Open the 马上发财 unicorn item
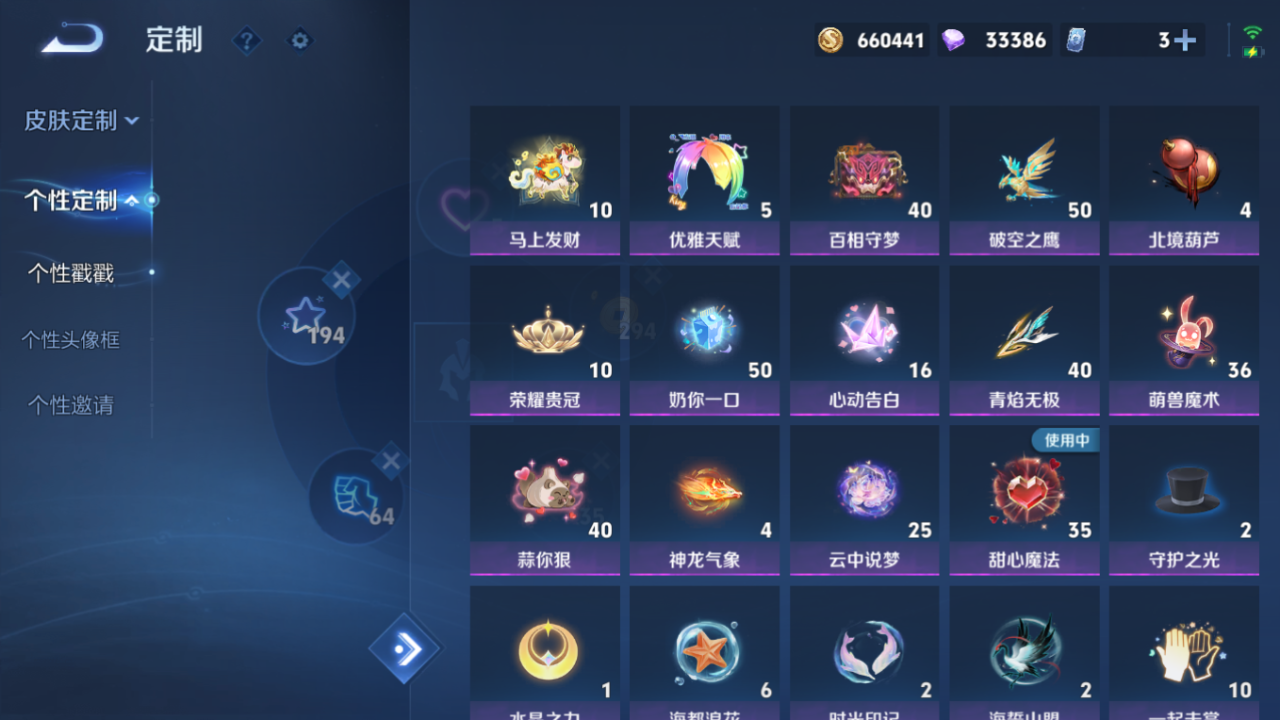1280x720 pixels. (544, 180)
